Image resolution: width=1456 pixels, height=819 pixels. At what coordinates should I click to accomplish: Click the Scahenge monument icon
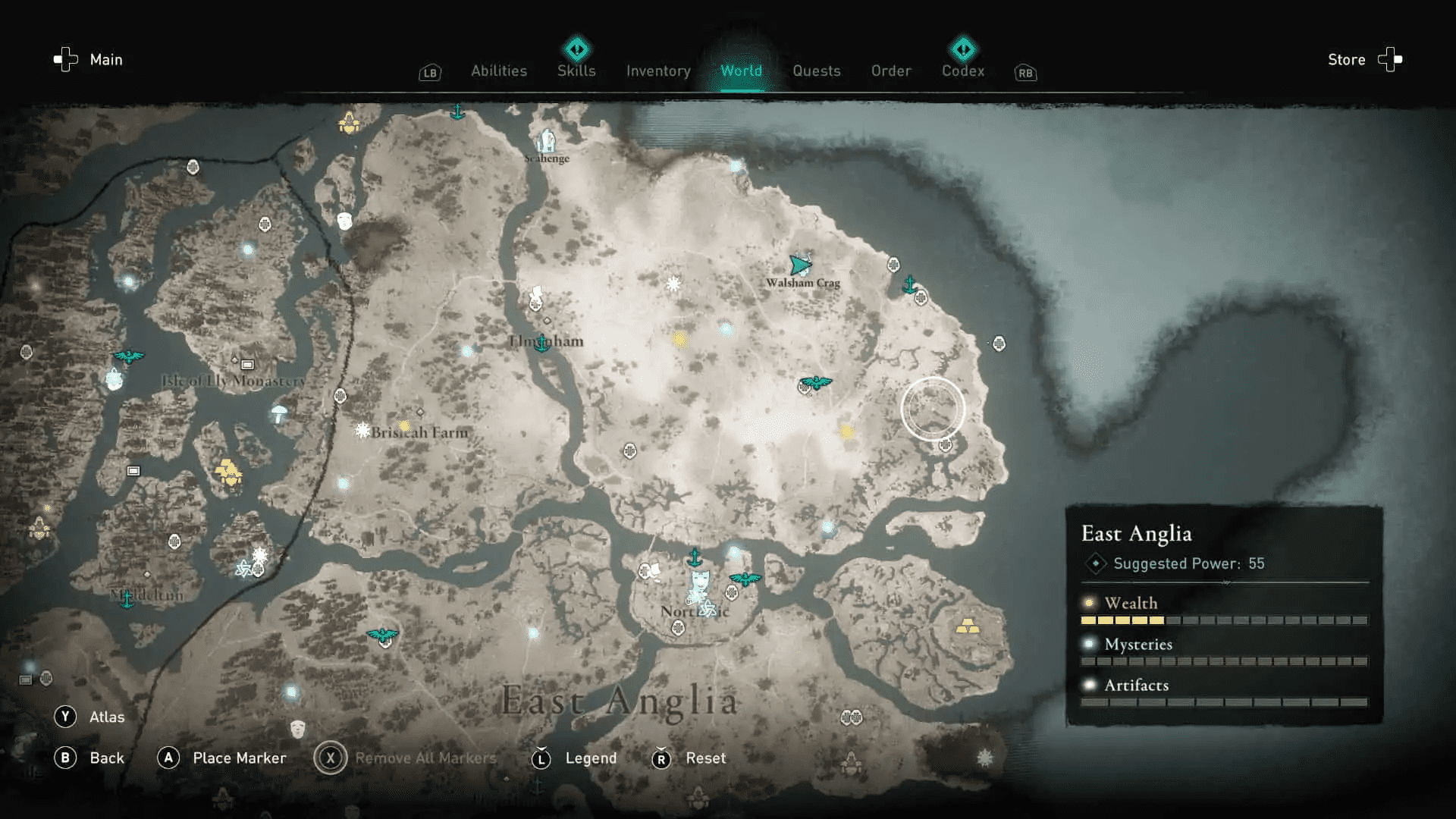pyautogui.click(x=546, y=140)
